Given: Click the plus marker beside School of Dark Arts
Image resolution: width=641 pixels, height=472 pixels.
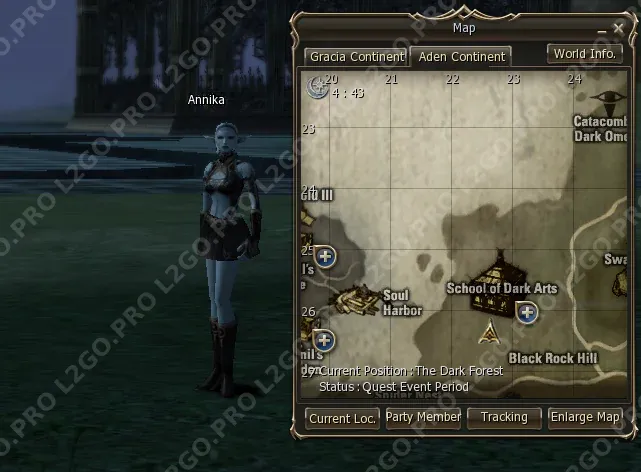Looking at the screenshot, I should (527, 313).
